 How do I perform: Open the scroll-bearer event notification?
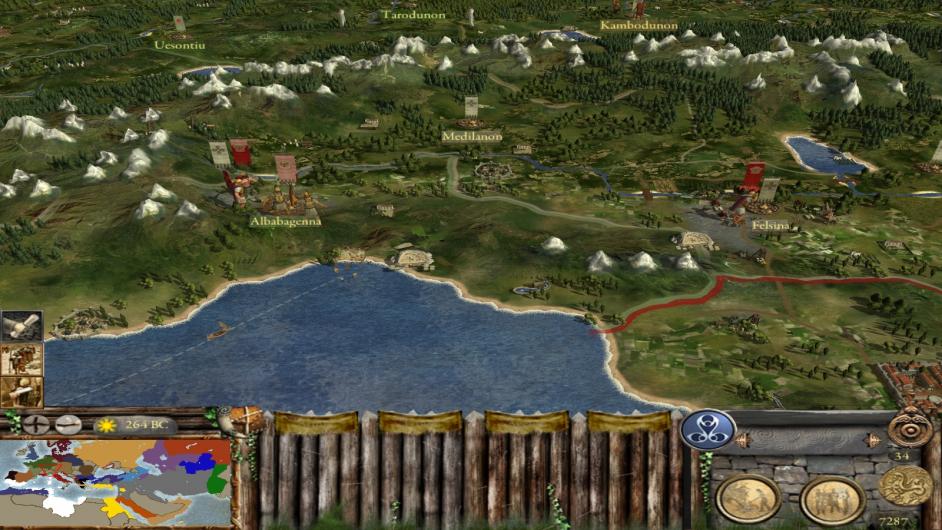(20, 391)
